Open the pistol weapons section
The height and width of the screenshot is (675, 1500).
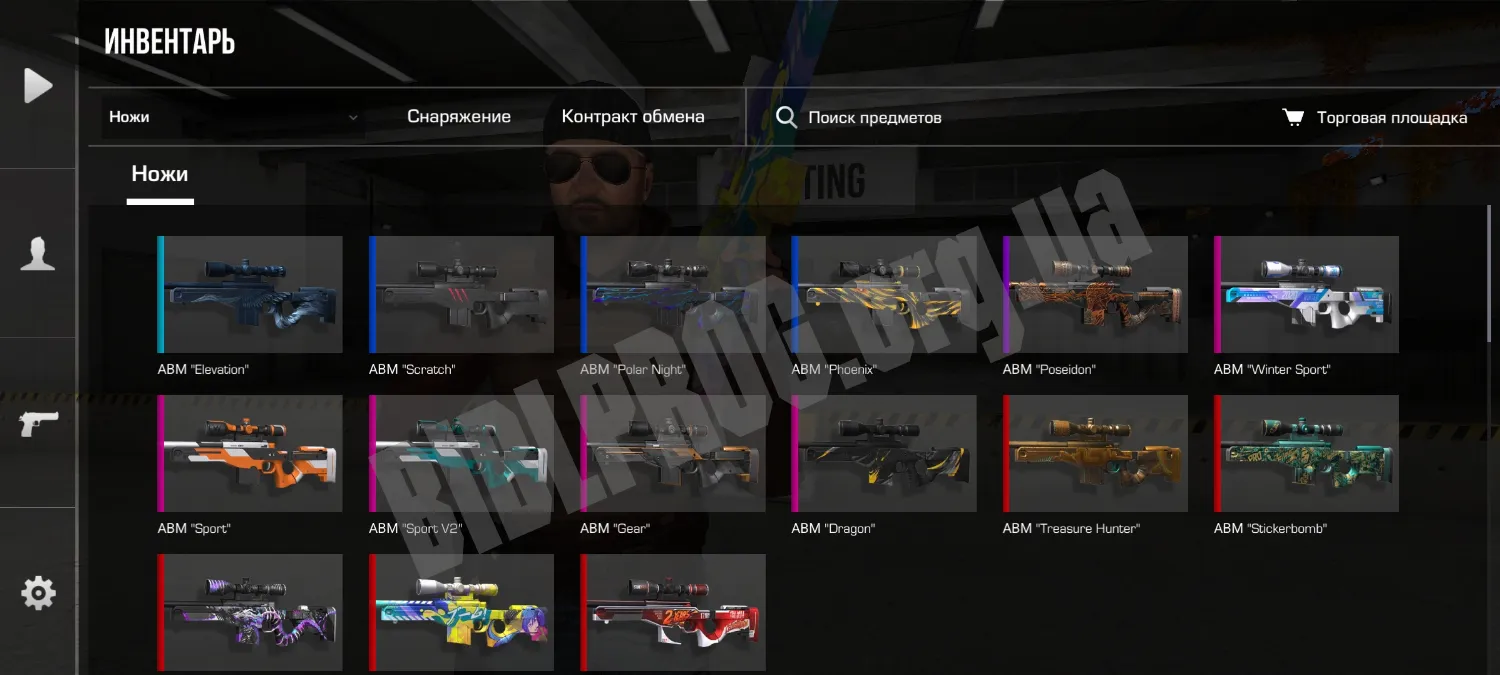(38, 423)
